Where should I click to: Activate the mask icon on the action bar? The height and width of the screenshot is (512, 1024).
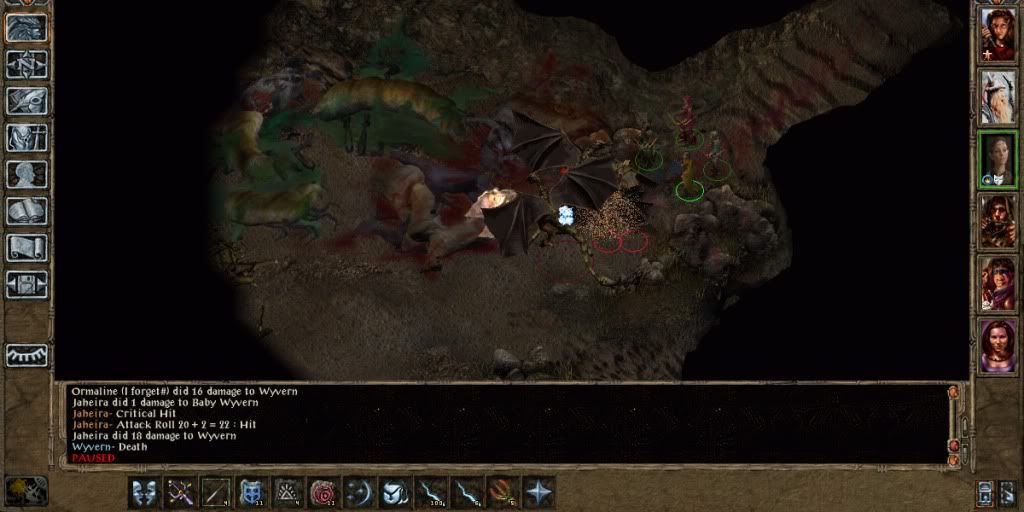pos(144,492)
